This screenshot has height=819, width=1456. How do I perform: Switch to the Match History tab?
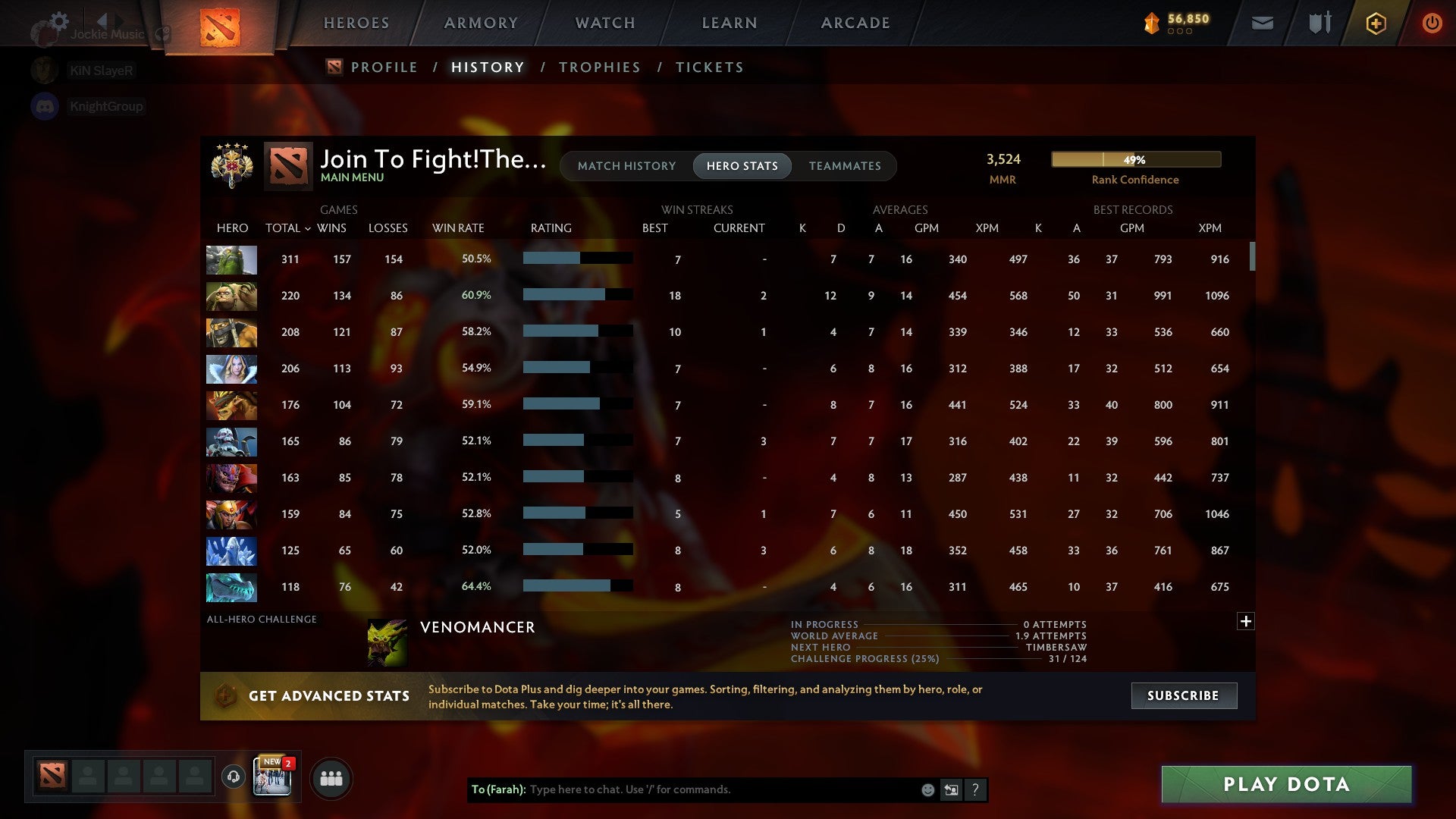pyautogui.click(x=626, y=165)
